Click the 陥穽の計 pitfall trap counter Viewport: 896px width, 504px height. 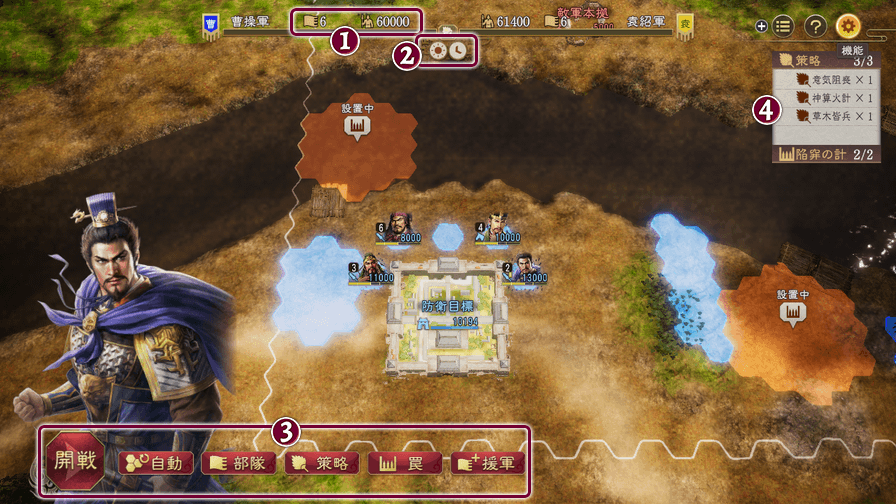click(826, 154)
